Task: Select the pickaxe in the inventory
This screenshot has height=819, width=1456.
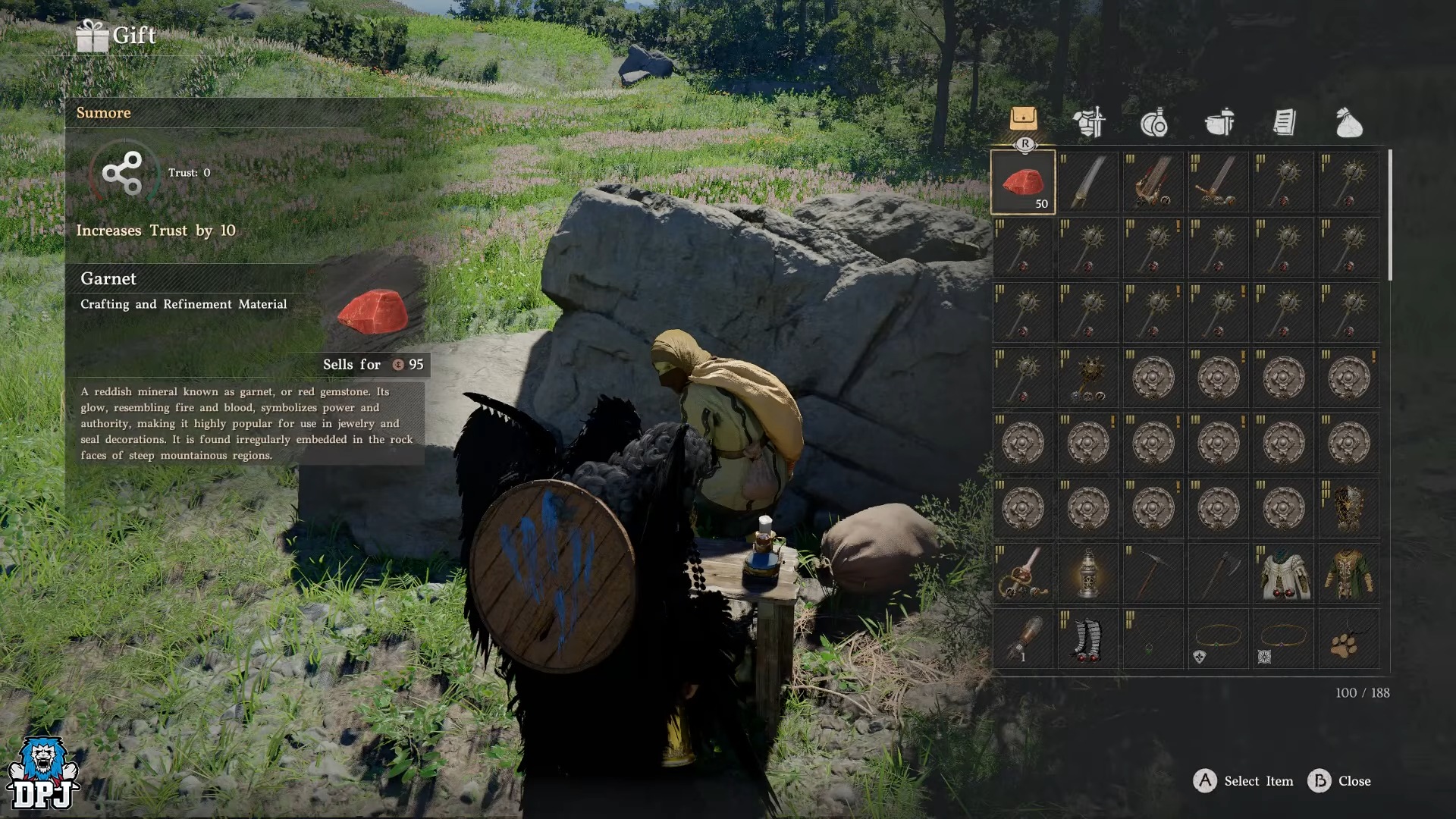Action: [1153, 573]
